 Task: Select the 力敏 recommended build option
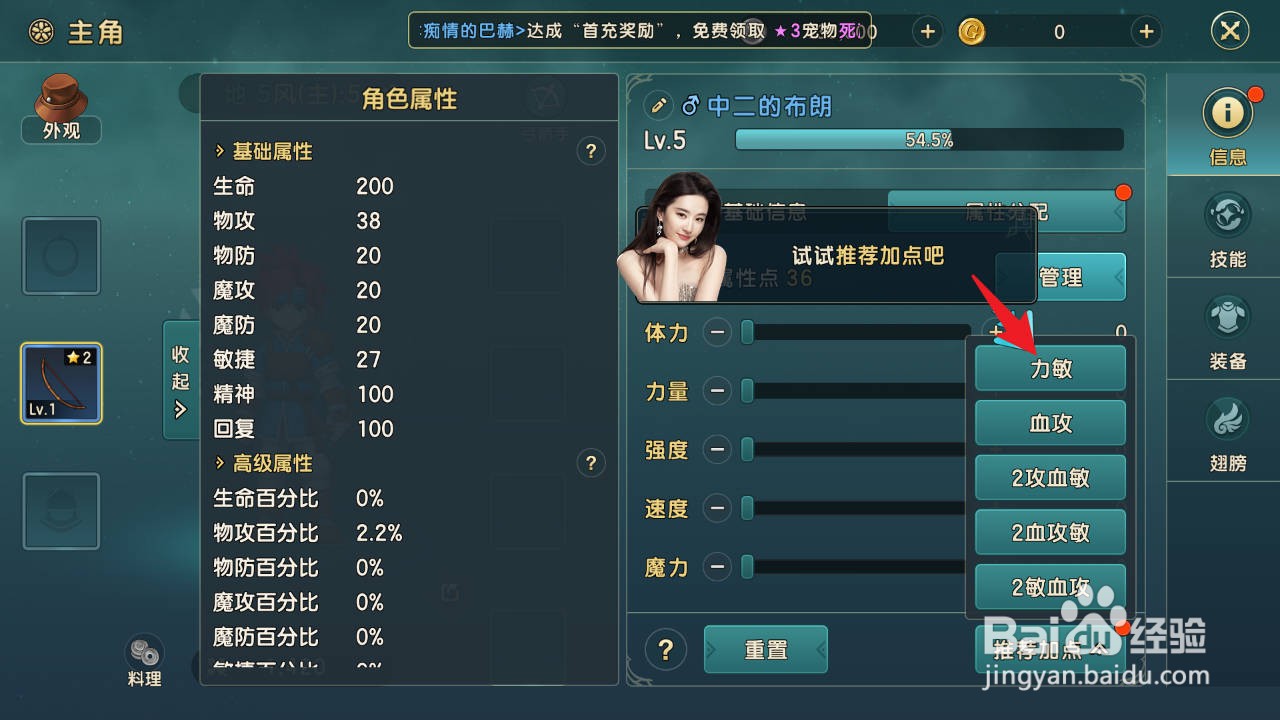(1050, 368)
